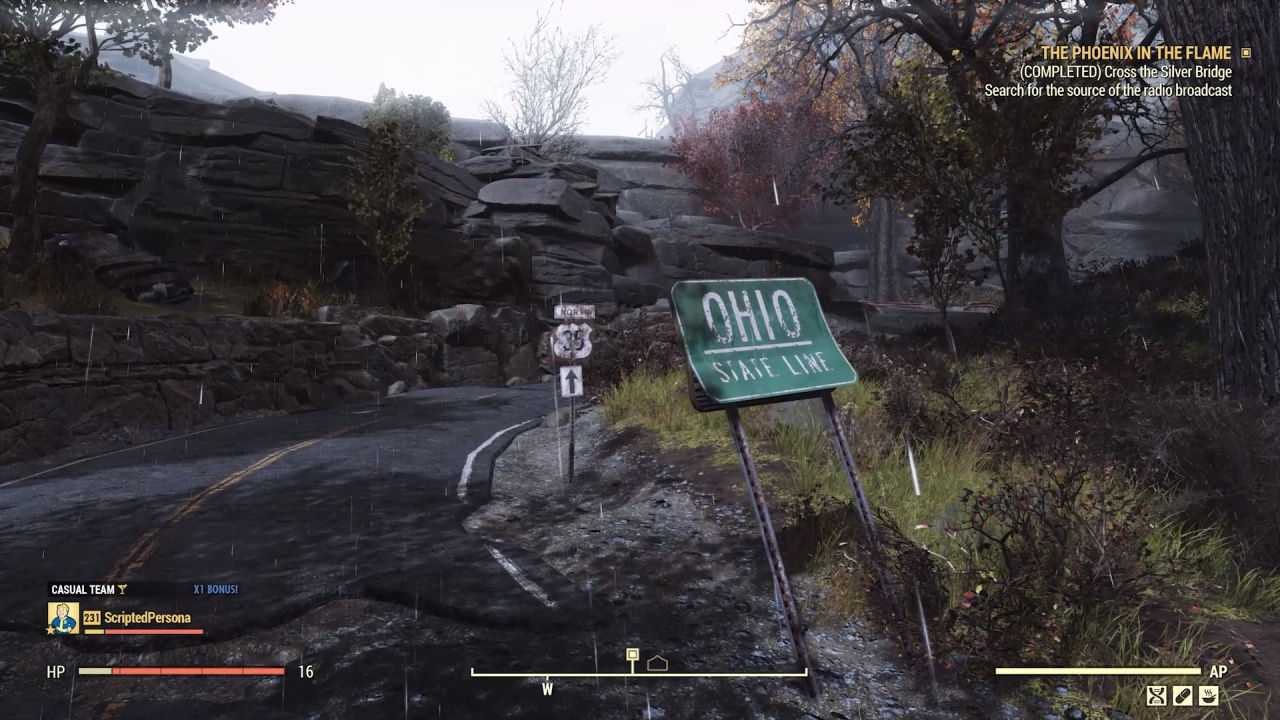Open The Phoenix in the Flame quest tracker
This screenshot has width=1280, height=720.
[1136, 53]
